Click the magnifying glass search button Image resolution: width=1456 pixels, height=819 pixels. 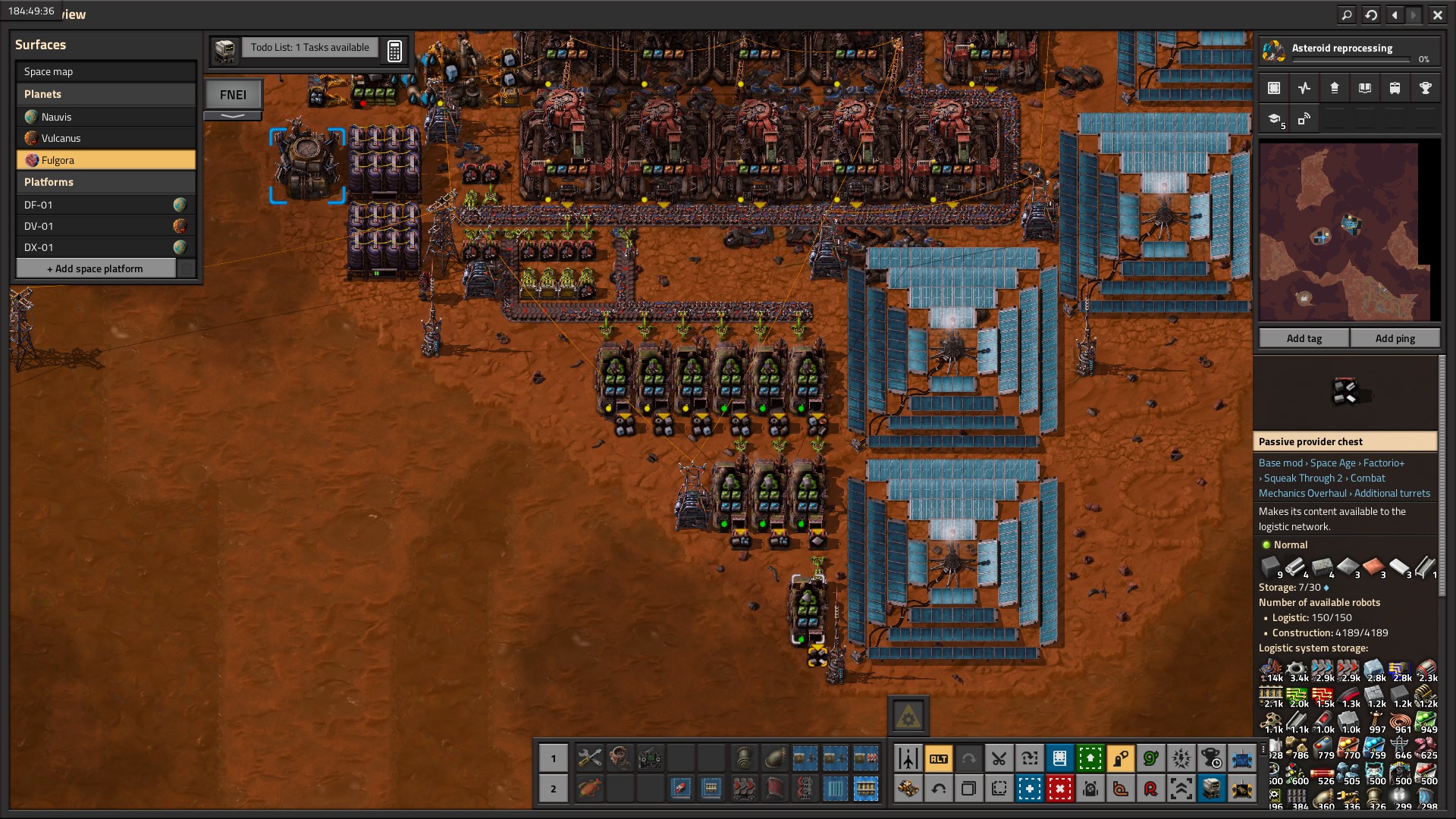click(1346, 14)
